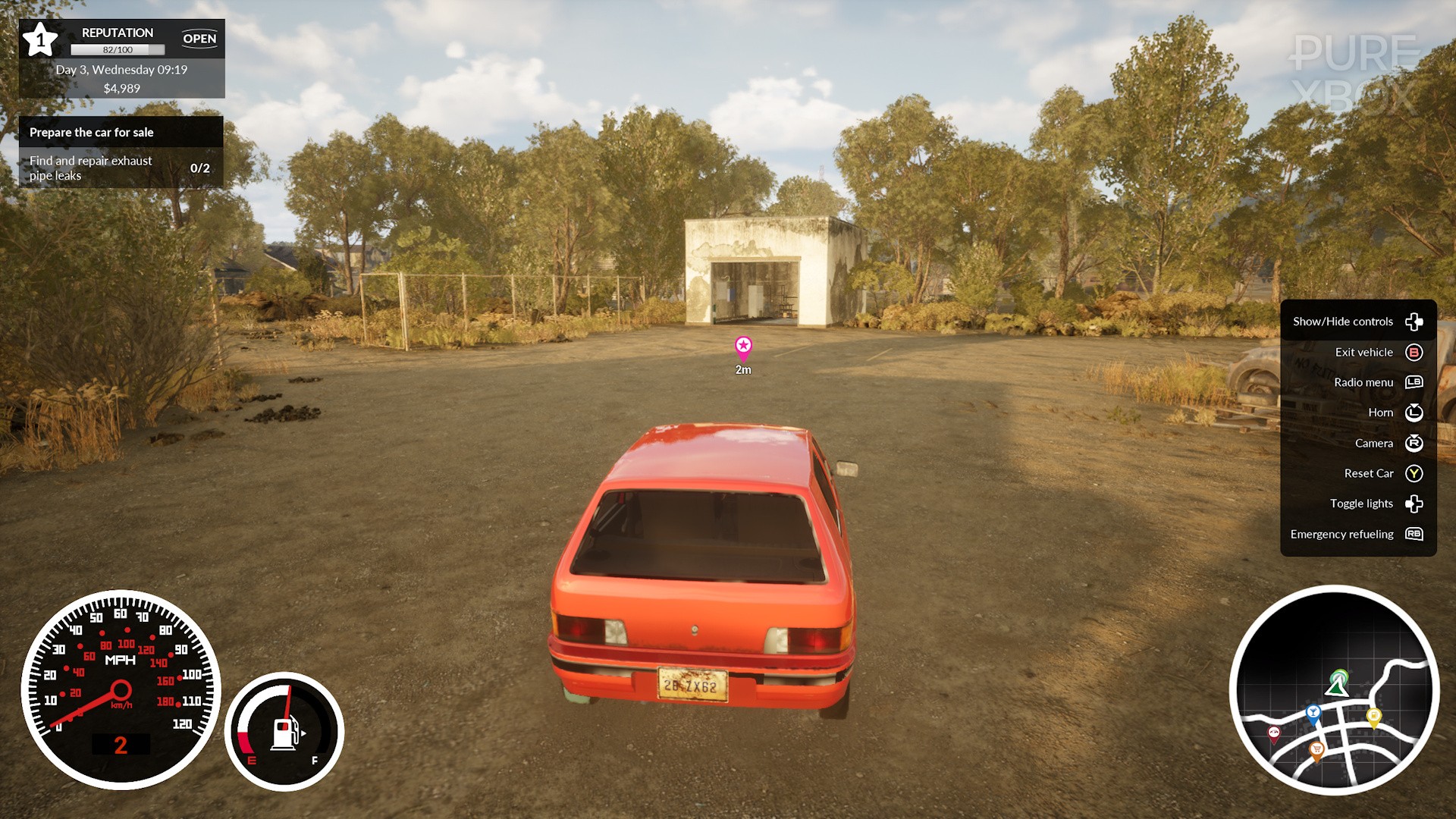
Task: Click the orange shopping cart marker on minimap
Action: pyautogui.click(x=1316, y=750)
